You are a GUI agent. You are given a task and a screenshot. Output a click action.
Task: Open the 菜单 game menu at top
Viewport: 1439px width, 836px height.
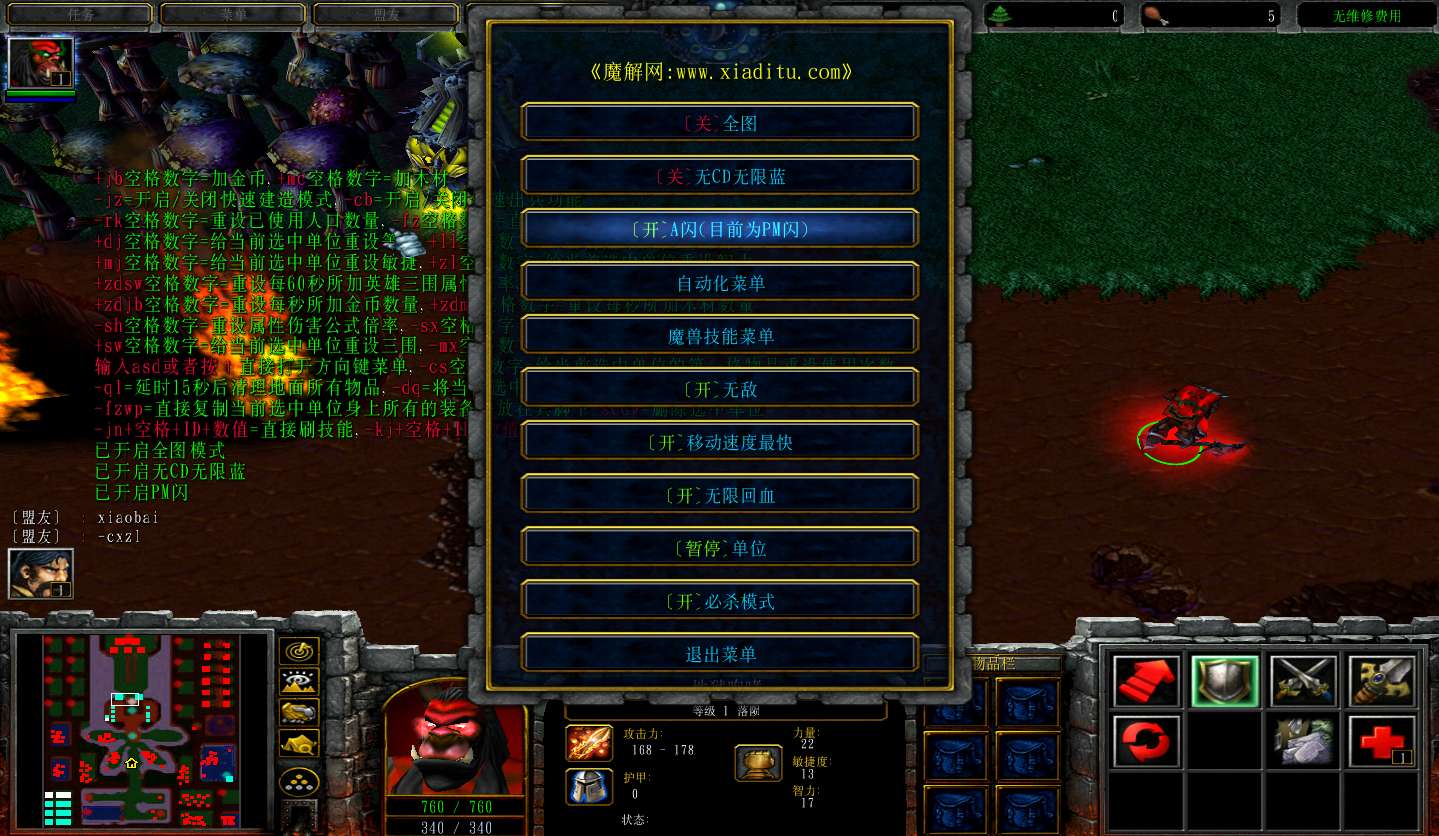[232, 14]
